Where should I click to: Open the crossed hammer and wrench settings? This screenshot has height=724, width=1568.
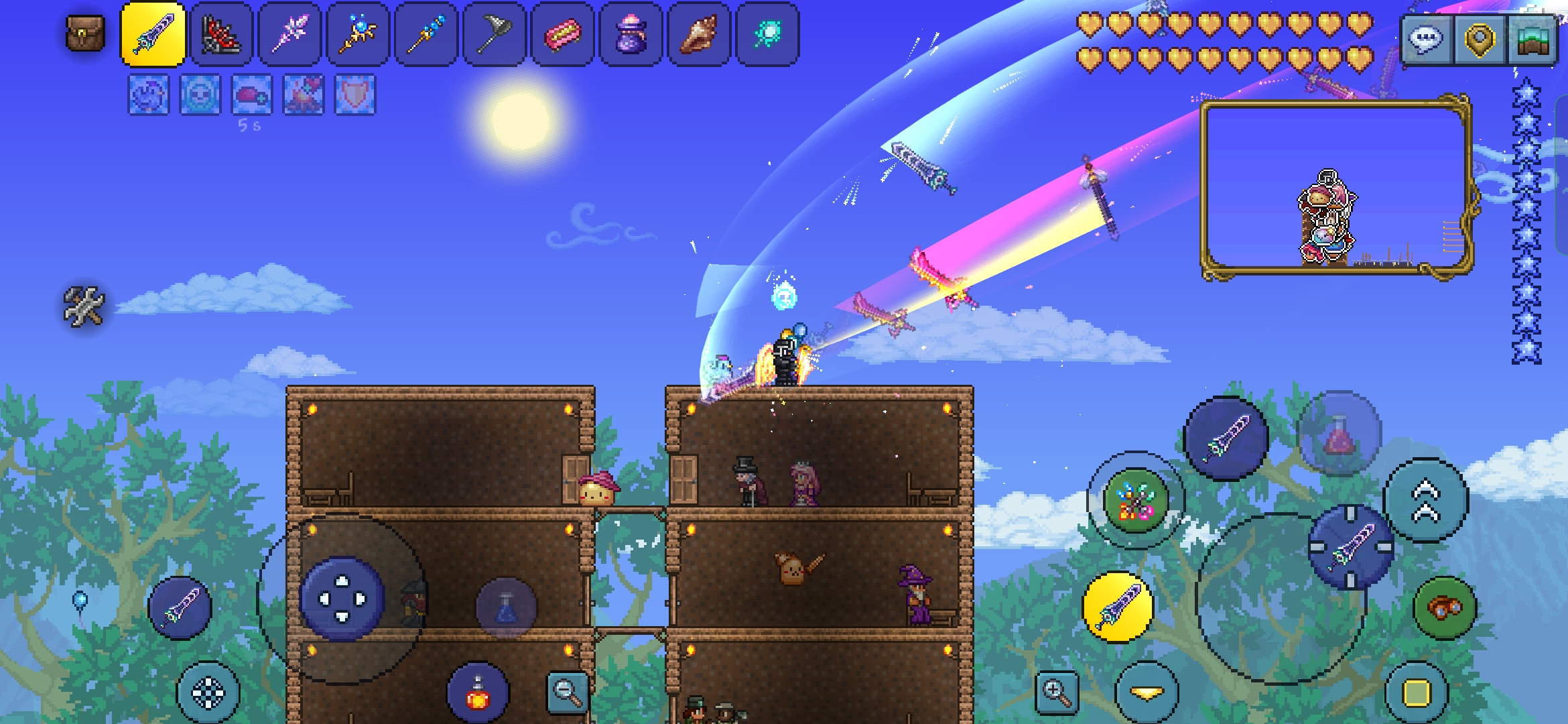pos(84,306)
